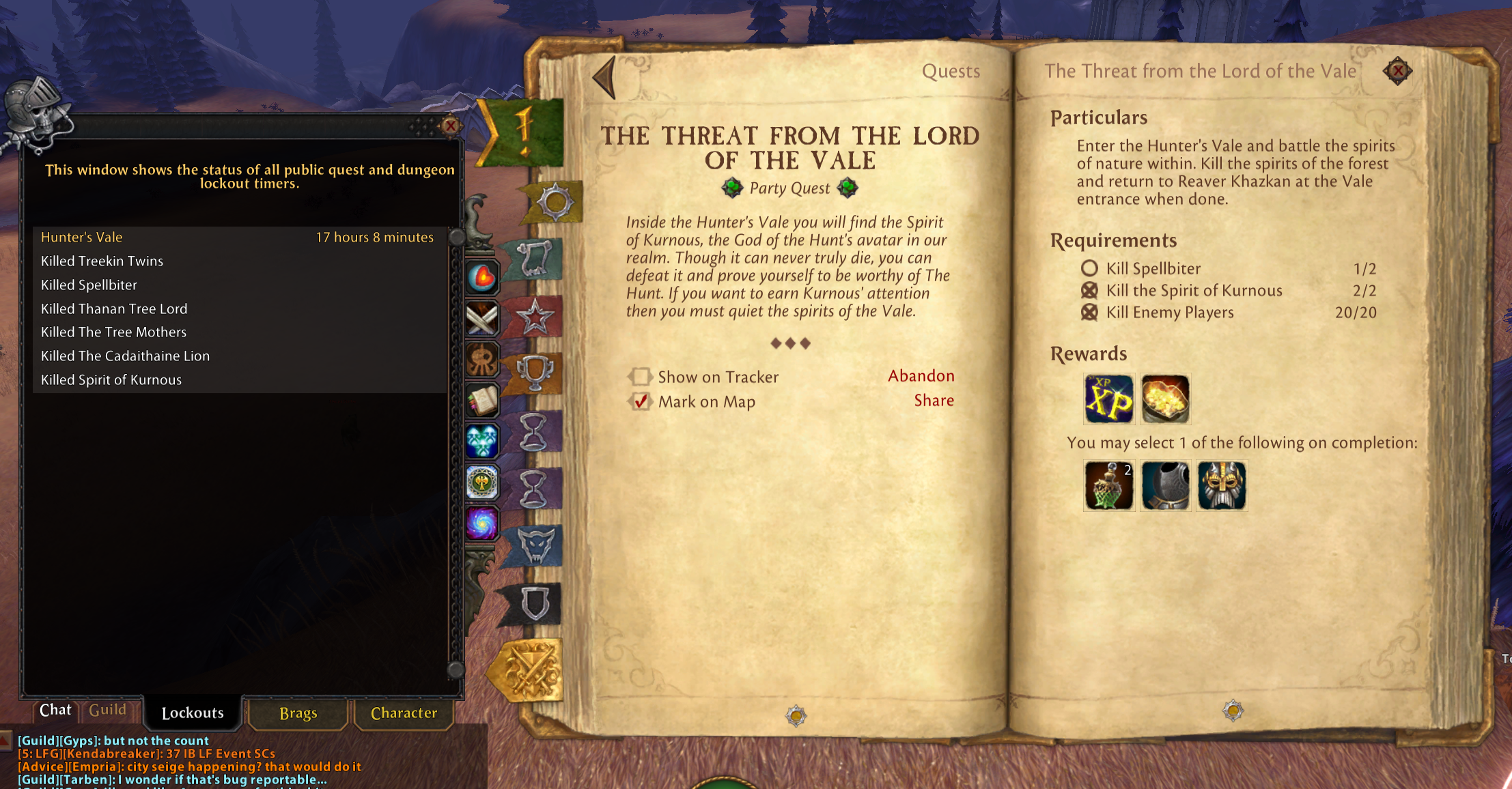Choose the potion reward item

click(x=1108, y=486)
